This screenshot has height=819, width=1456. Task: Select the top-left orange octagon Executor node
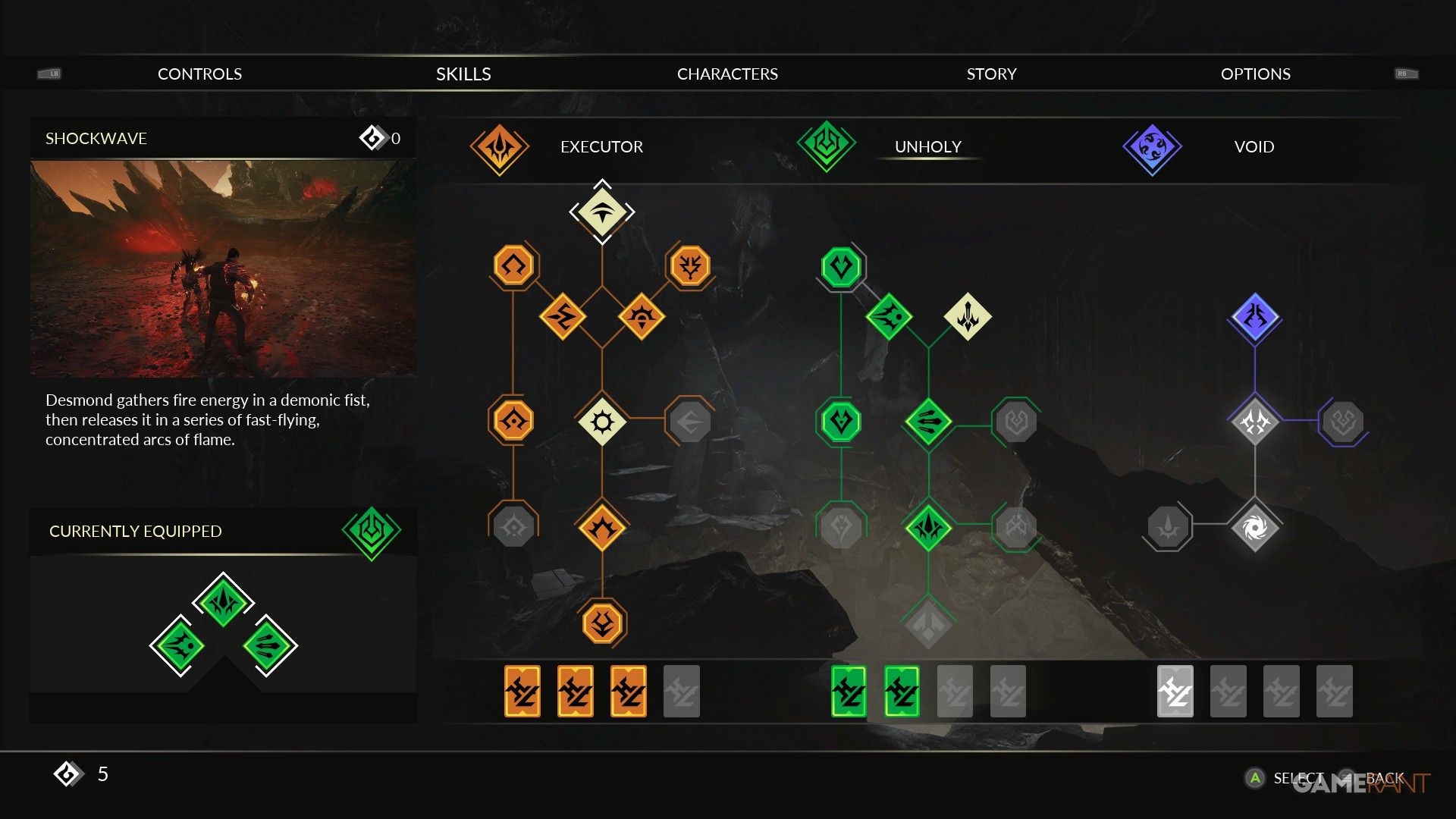(513, 265)
